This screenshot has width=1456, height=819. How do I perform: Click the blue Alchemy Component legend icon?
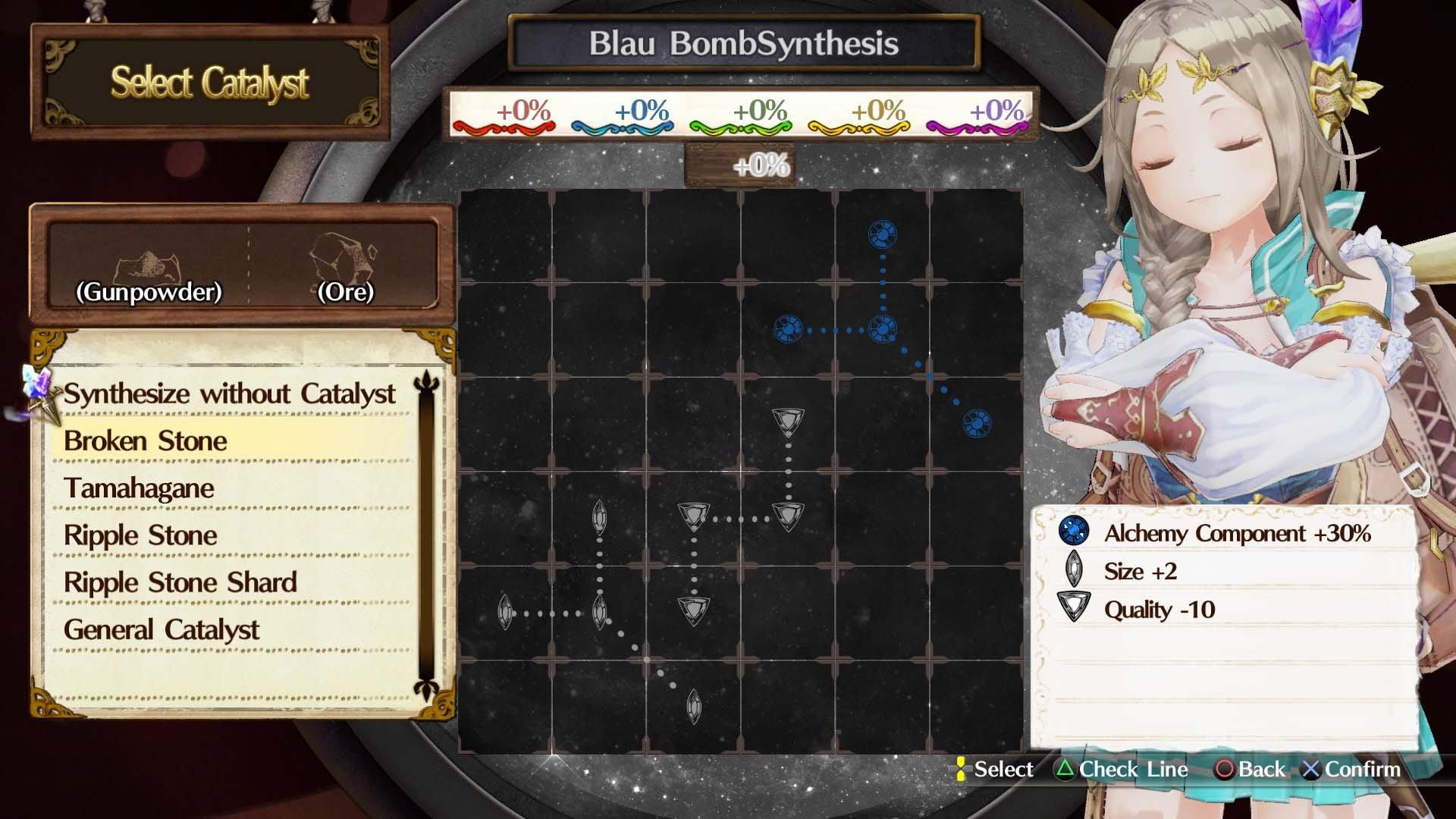point(1073,533)
